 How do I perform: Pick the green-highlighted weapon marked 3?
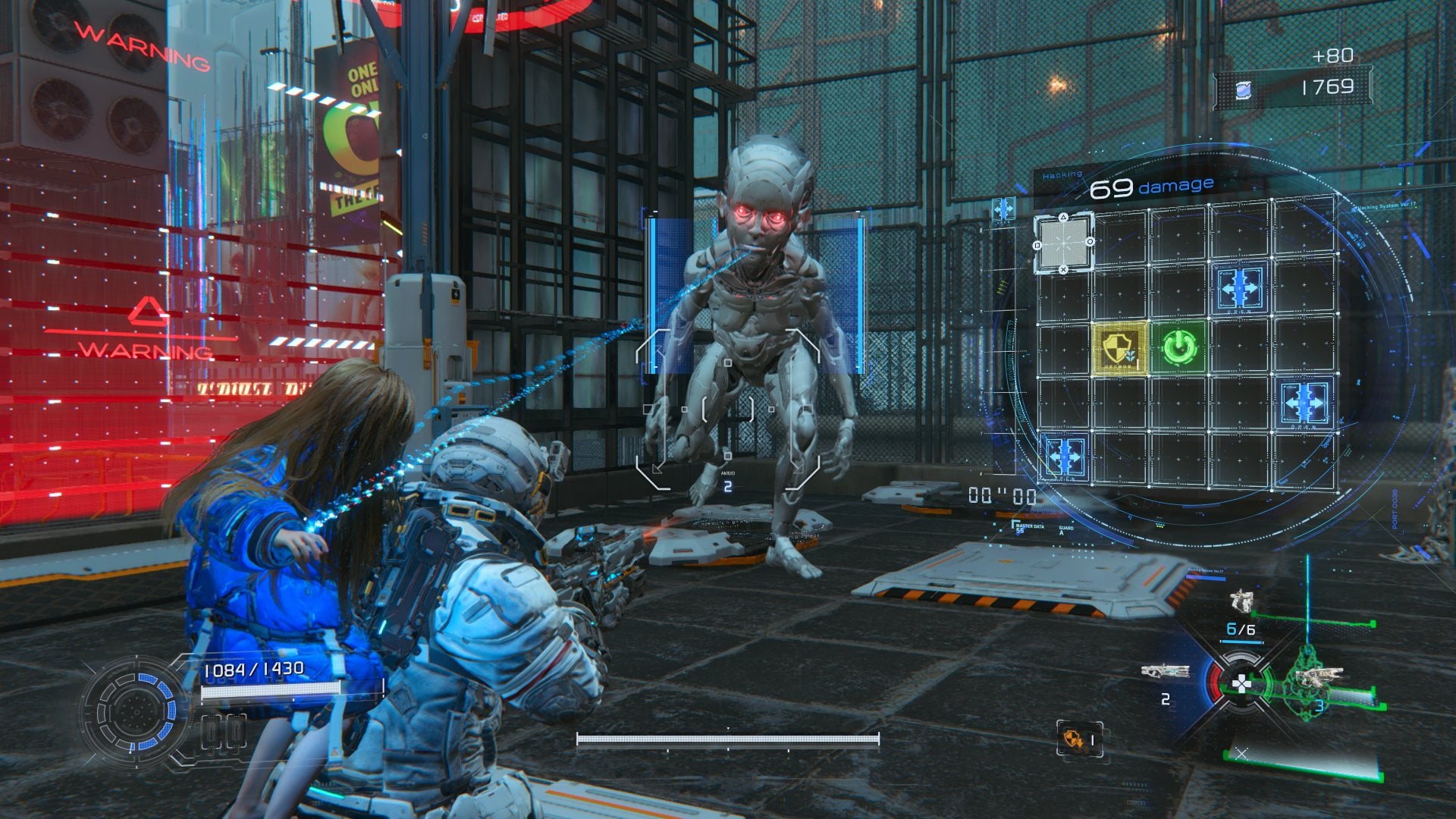click(1318, 677)
